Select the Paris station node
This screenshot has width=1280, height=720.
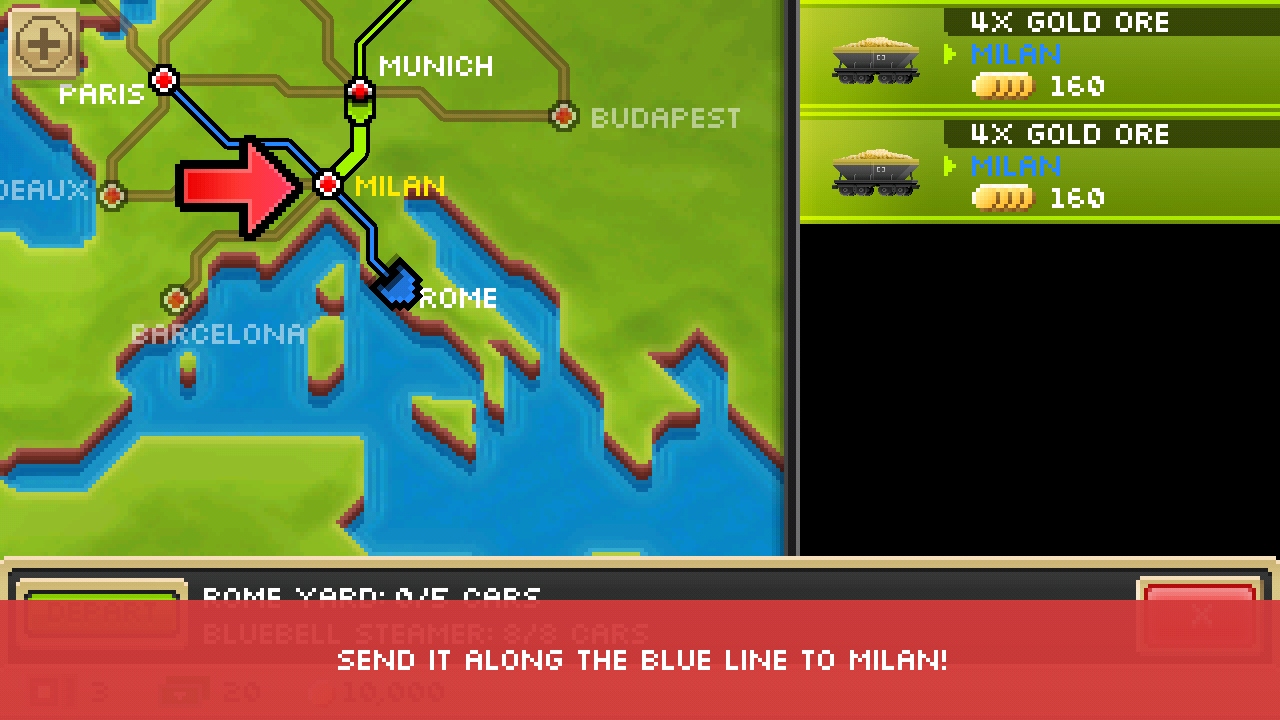click(164, 80)
